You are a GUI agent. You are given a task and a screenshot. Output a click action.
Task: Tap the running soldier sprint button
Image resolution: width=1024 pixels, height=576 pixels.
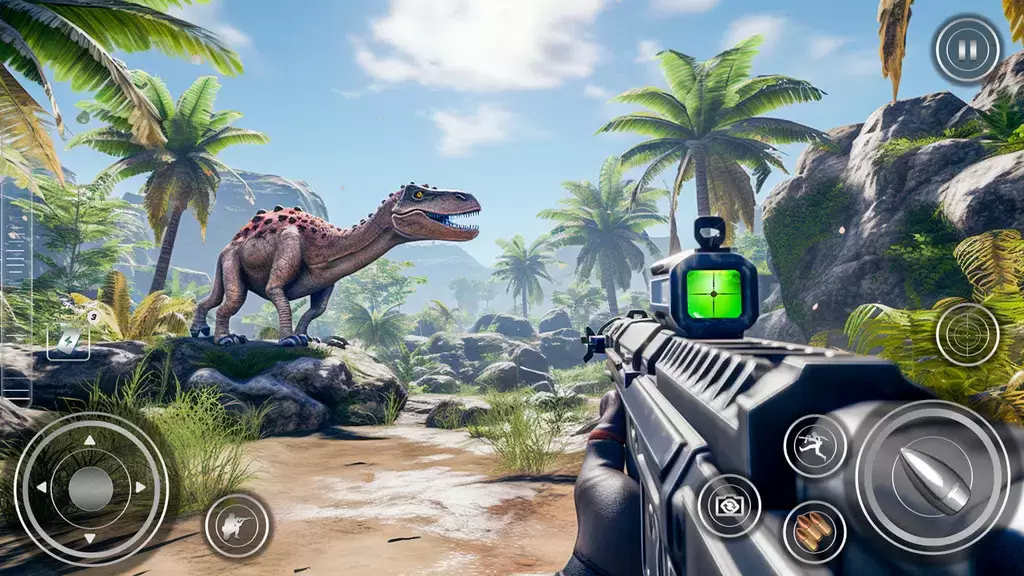(x=815, y=445)
